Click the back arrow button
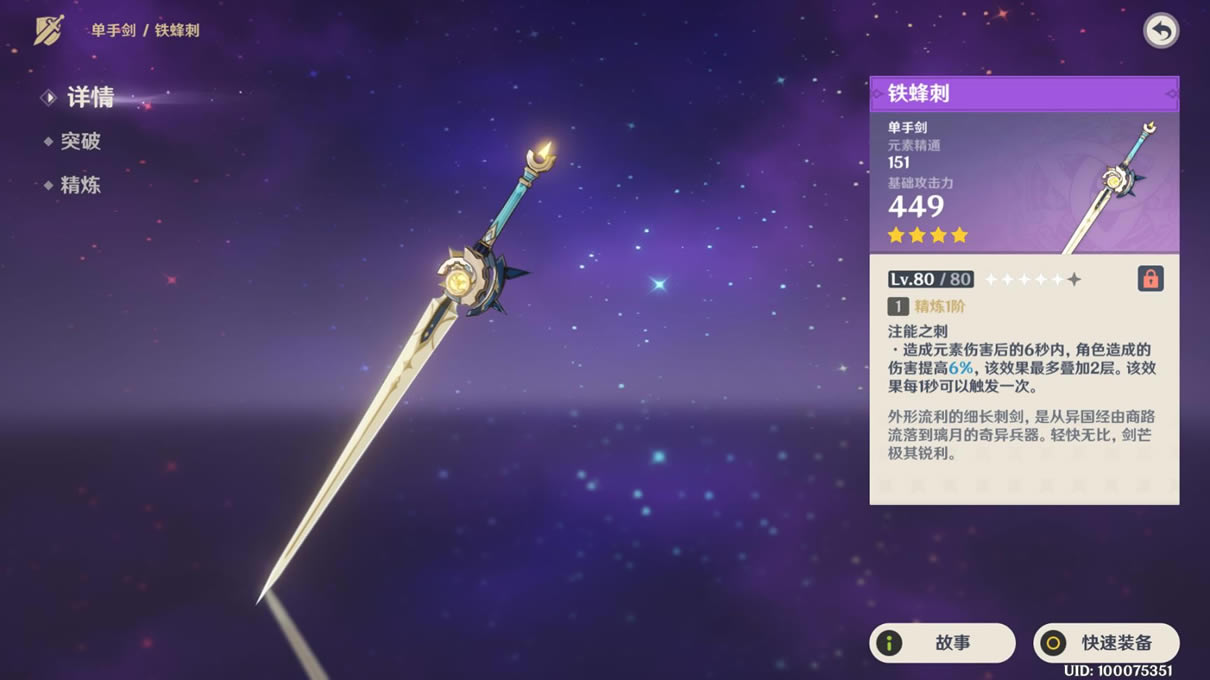The image size is (1210, 680). coord(1160,31)
